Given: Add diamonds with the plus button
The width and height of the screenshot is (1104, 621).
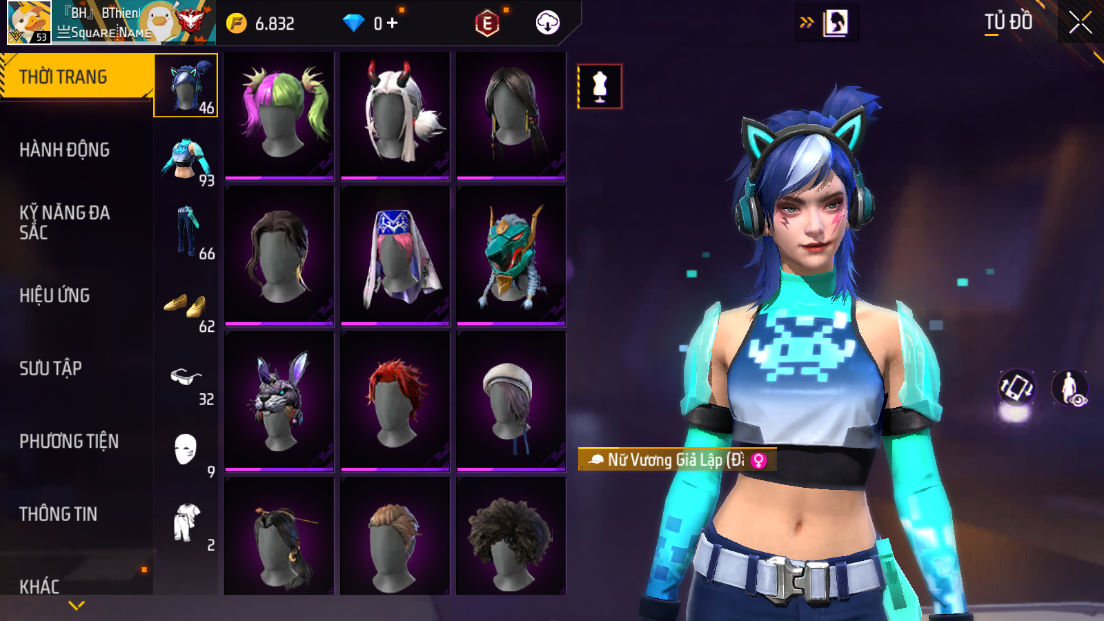Looking at the screenshot, I should coord(392,23).
